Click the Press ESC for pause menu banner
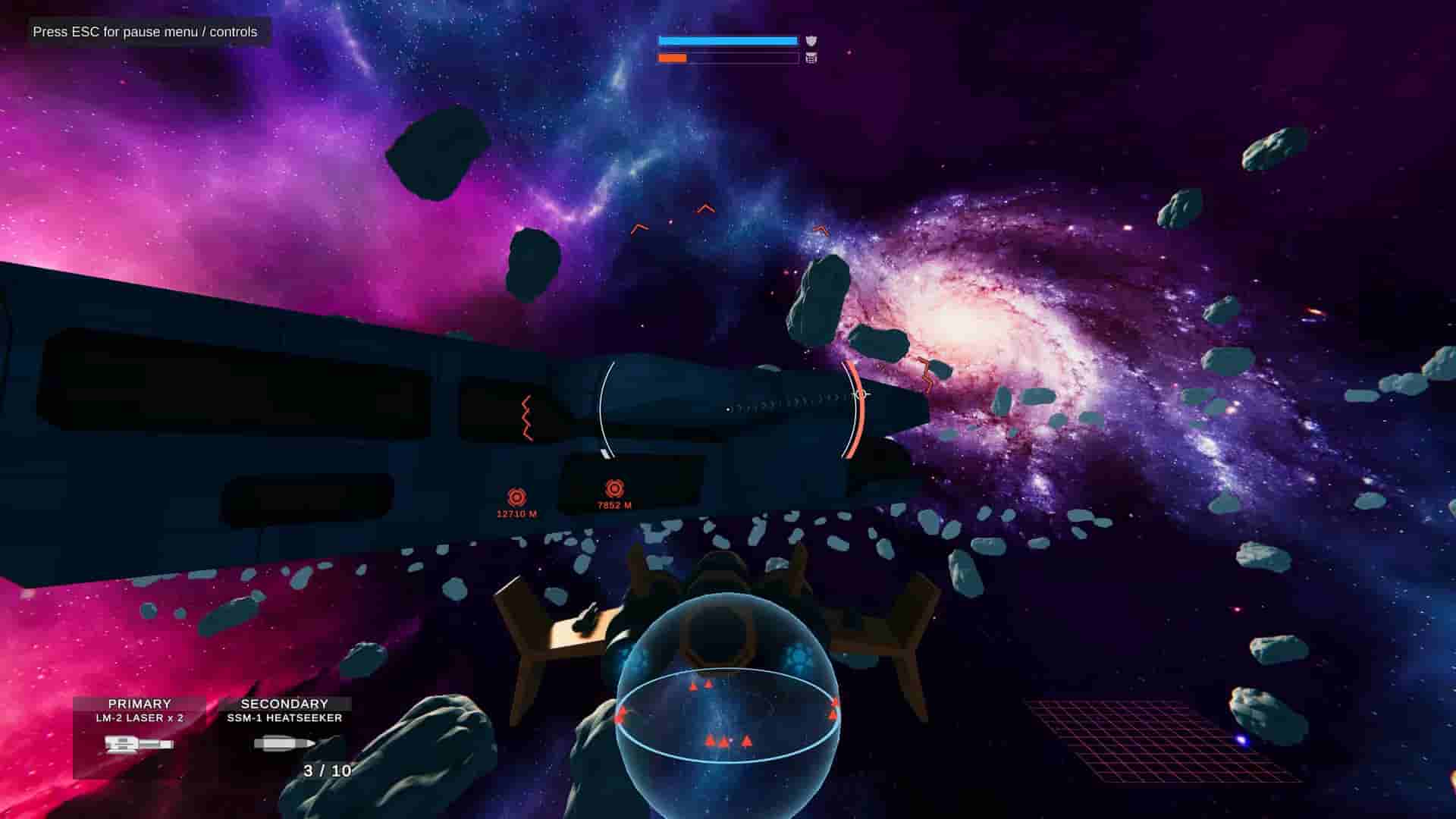1456x819 pixels. 144,33
